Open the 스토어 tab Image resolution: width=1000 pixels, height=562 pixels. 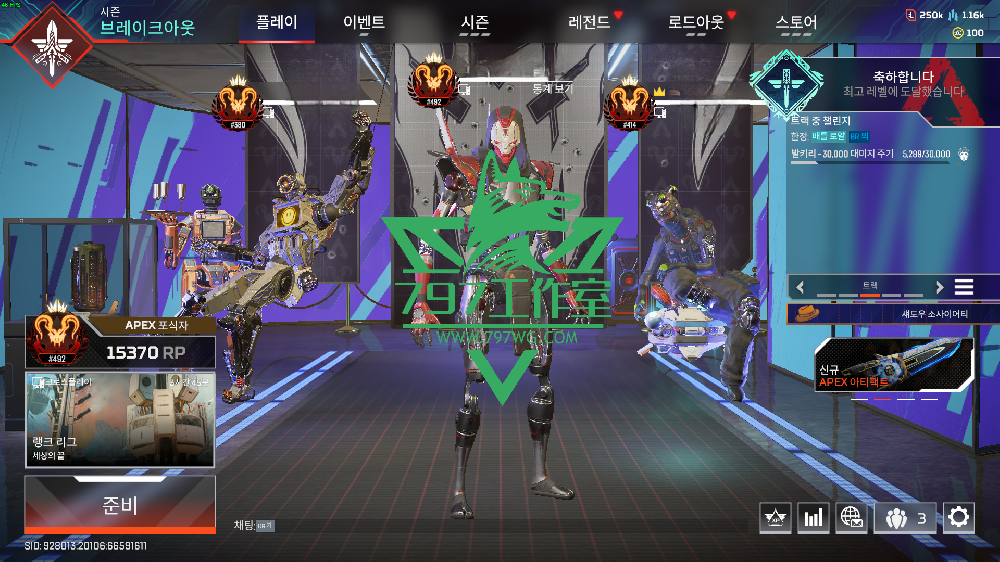pyautogui.click(x=796, y=22)
